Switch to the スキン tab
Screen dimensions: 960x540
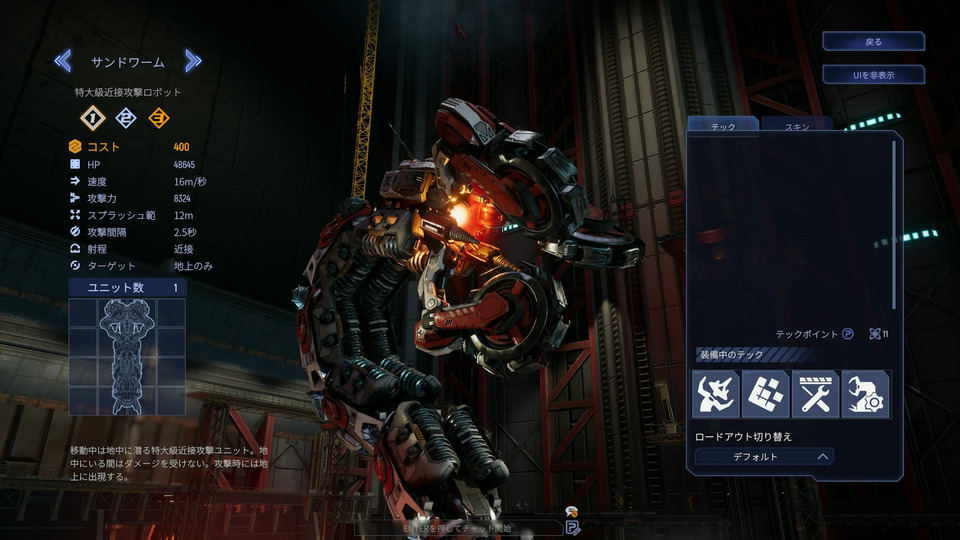coord(796,127)
